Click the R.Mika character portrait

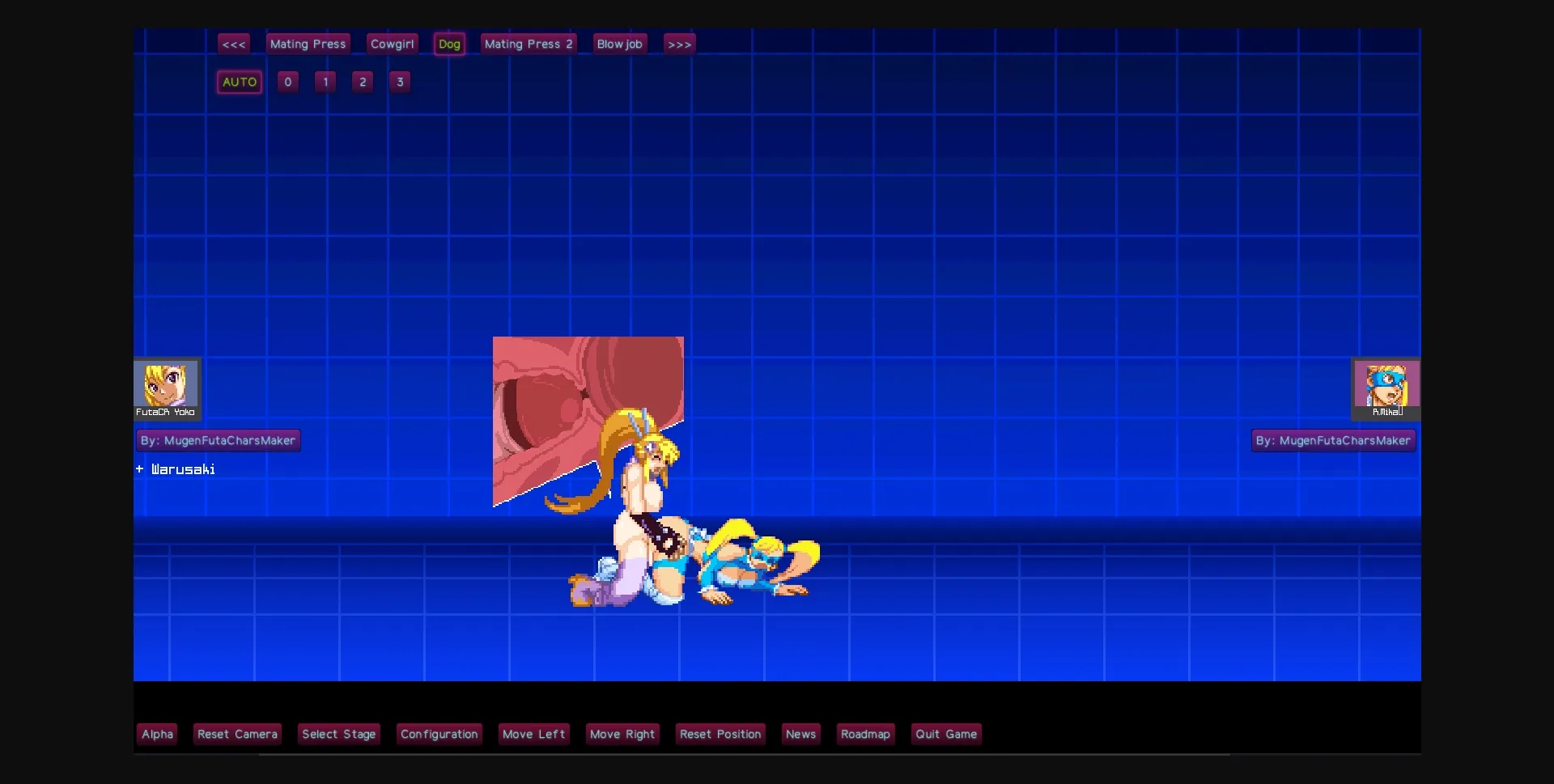point(1385,388)
